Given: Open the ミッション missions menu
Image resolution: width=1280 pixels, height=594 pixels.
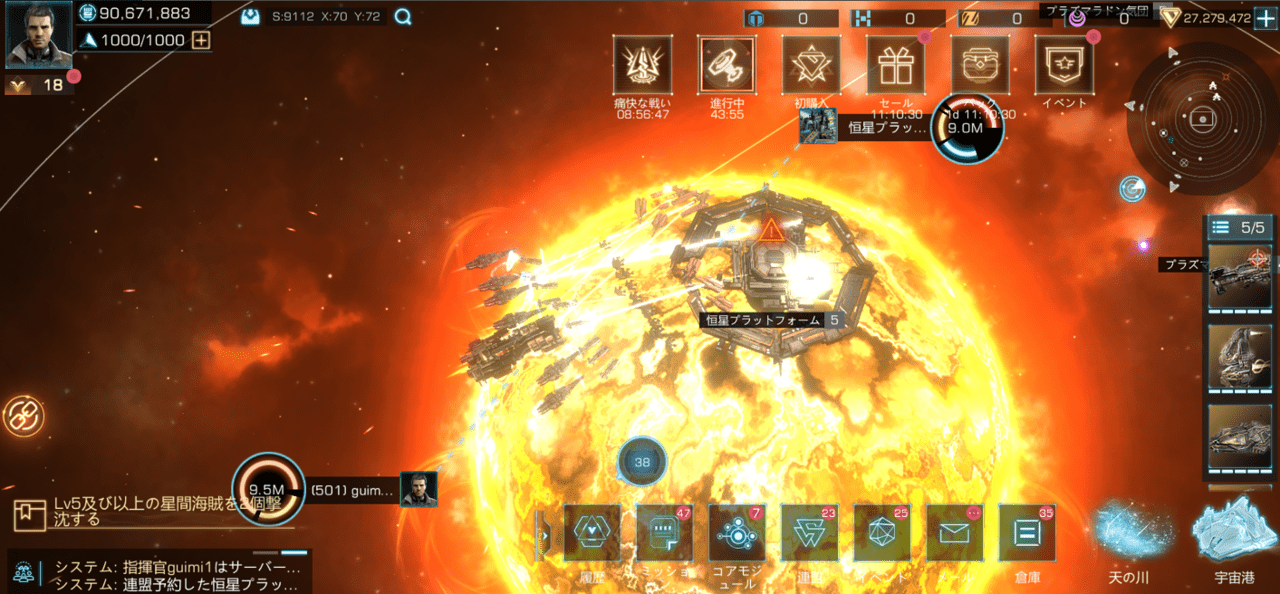Looking at the screenshot, I should click(x=665, y=533).
